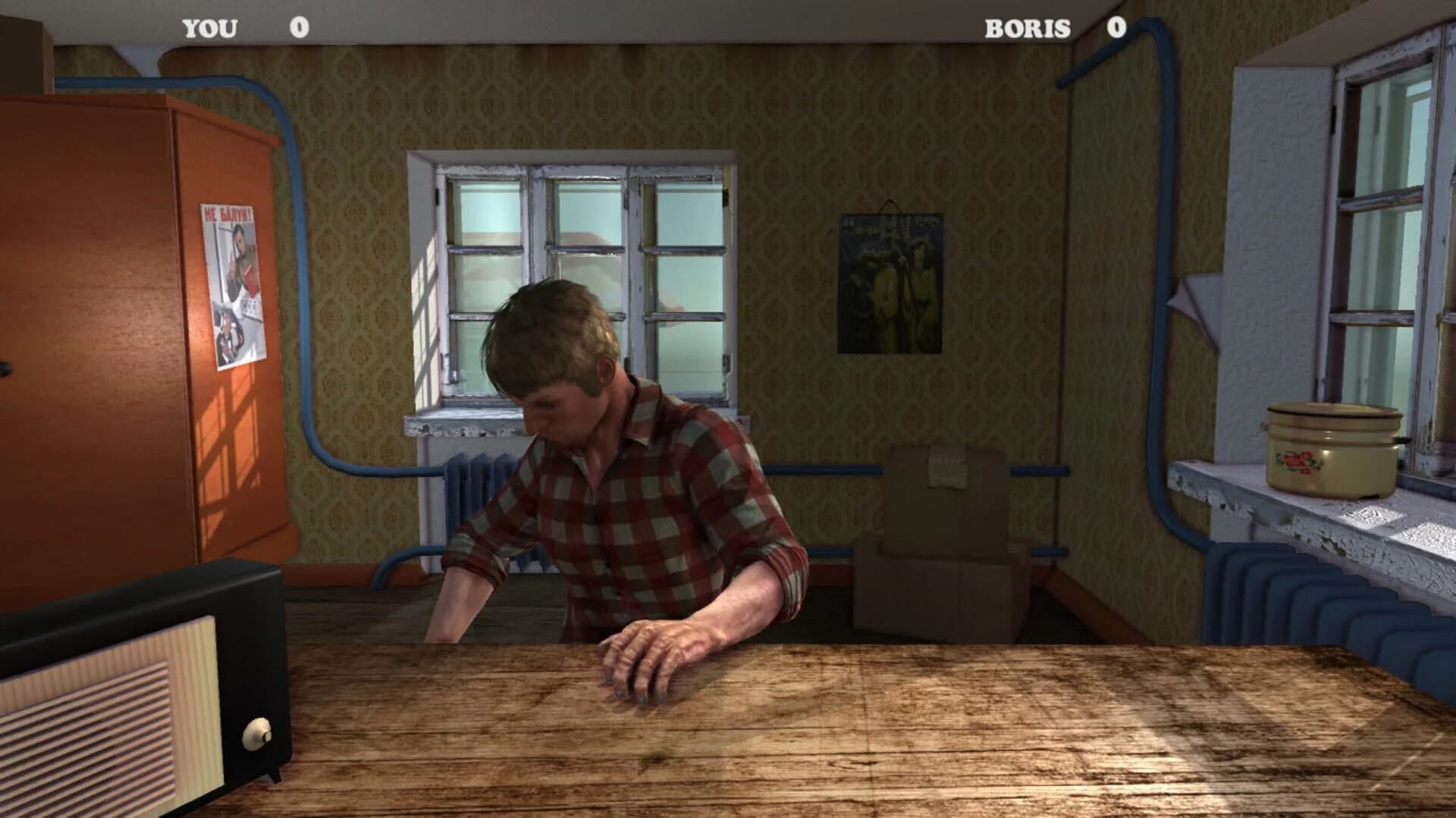This screenshot has height=818, width=1456.
Task: Select your score counter showing 0
Action: [x=300, y=29]
